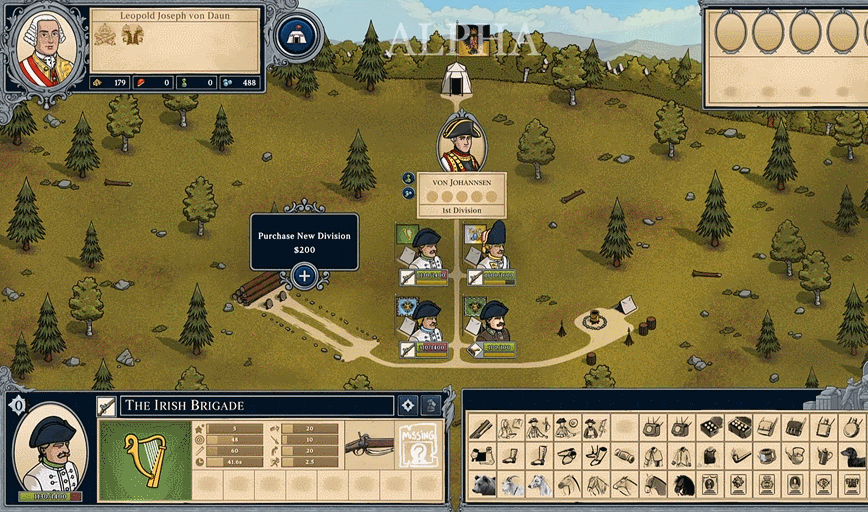
Task: Select the dachshund dog item
Action: coord(852,456)
